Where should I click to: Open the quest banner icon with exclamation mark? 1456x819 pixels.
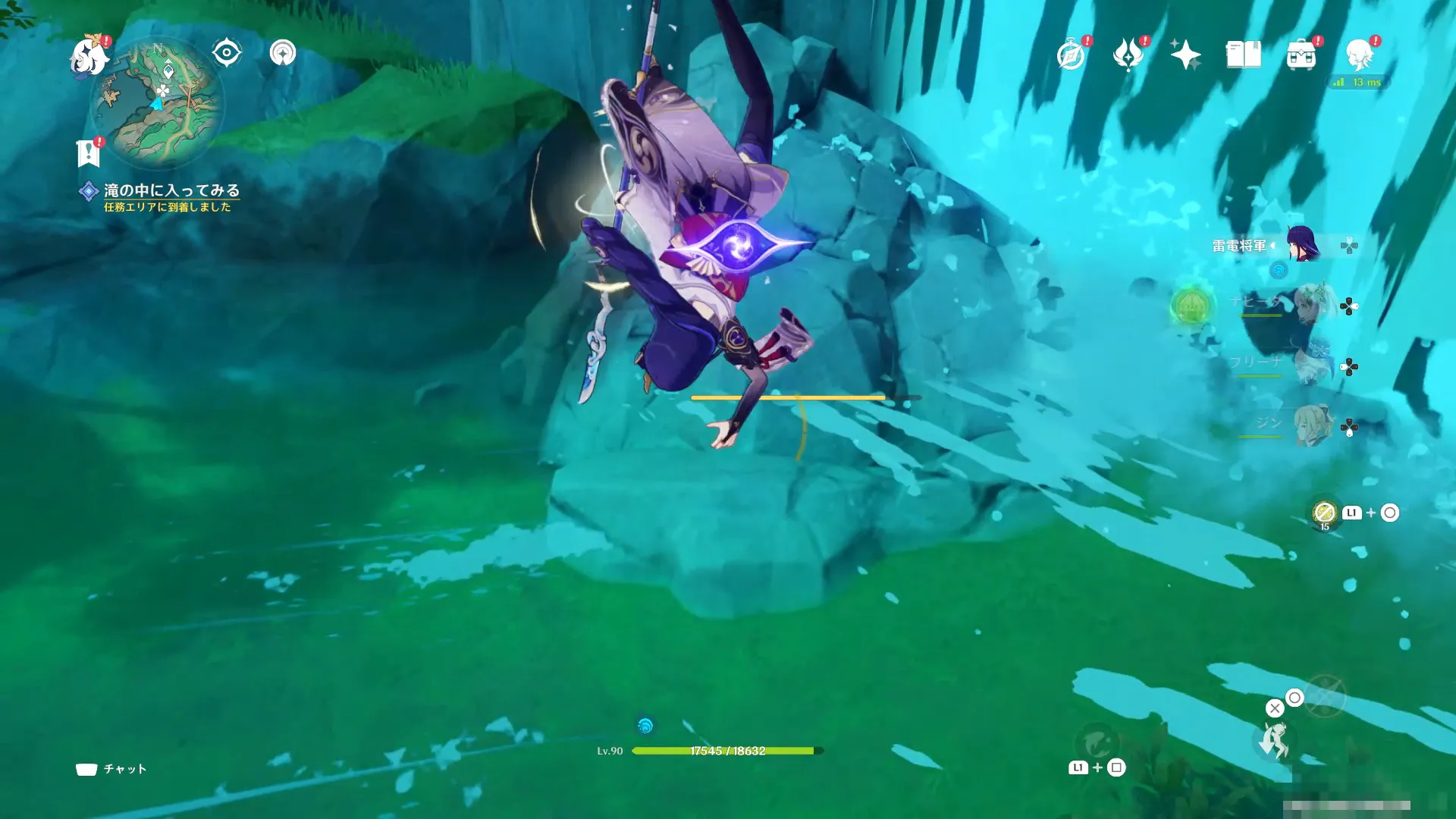tap(89, 152)
